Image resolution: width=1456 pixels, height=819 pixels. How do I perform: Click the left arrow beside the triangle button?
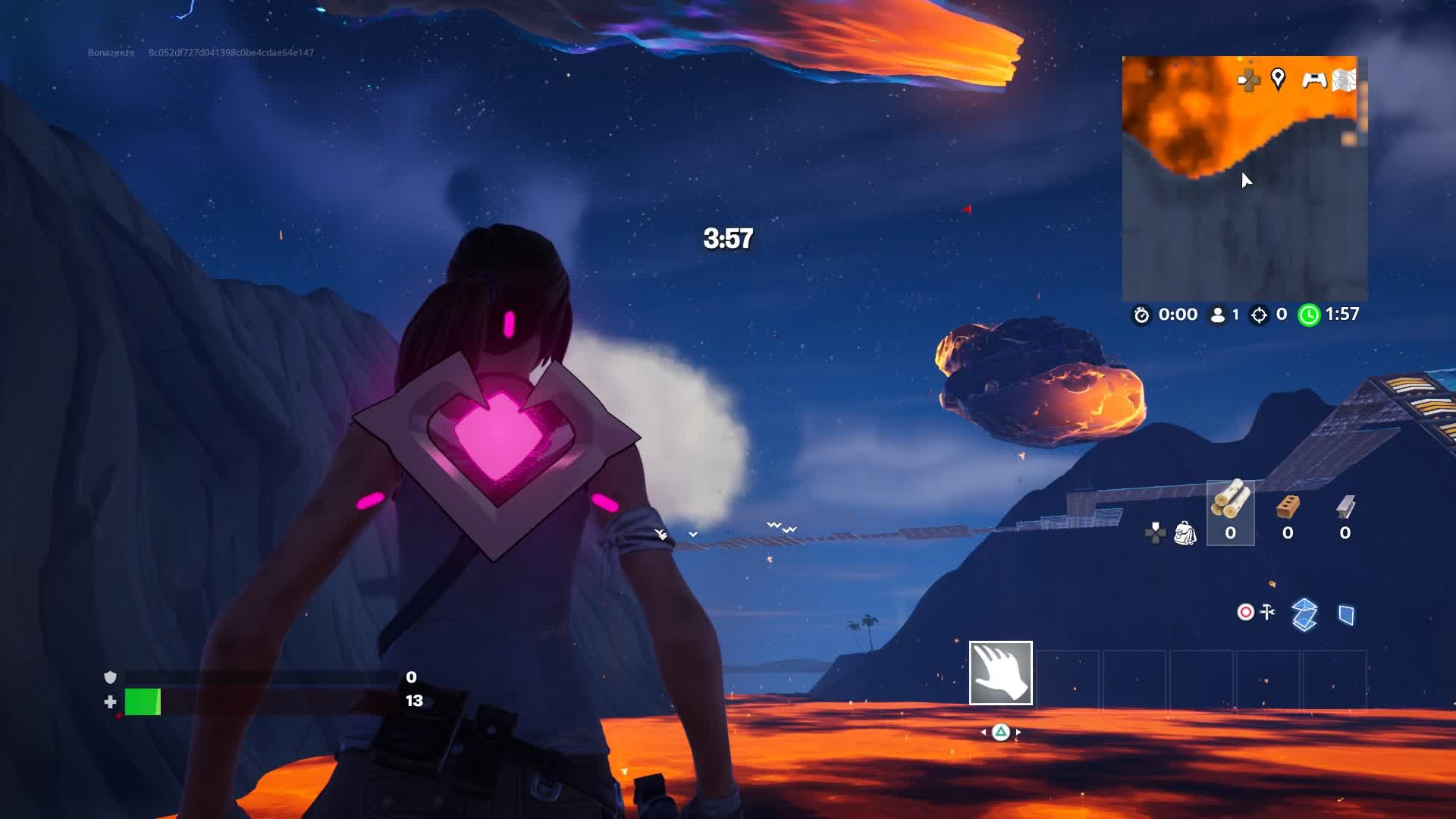[x=984, y=733]
